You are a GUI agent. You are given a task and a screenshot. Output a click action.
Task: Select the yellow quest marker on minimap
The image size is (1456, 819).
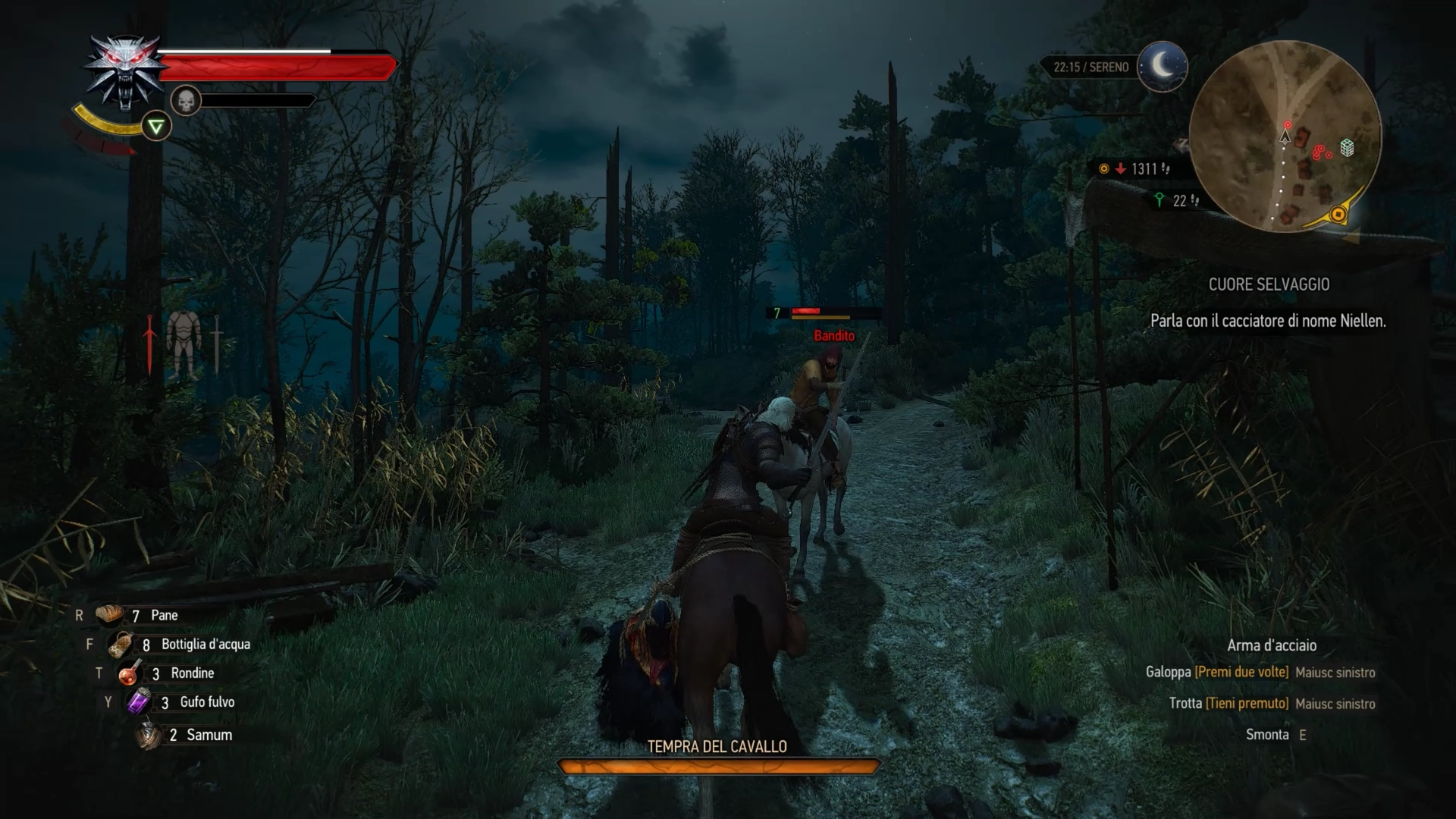[x=1338, y=215]
